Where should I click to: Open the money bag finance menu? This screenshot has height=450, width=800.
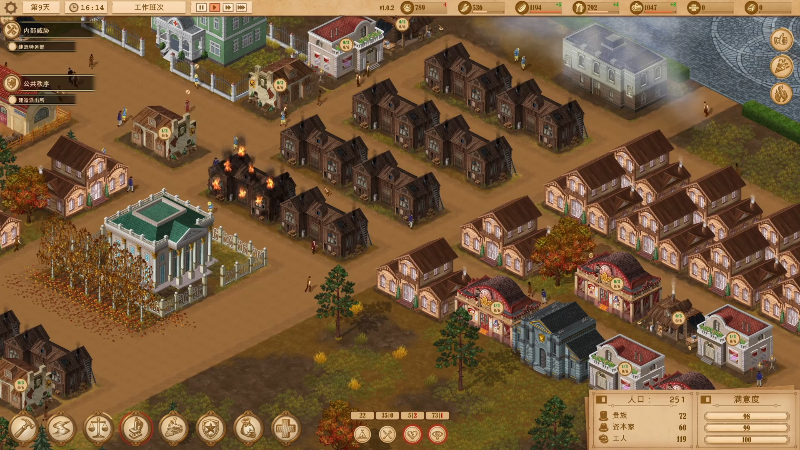click(248, 429)
